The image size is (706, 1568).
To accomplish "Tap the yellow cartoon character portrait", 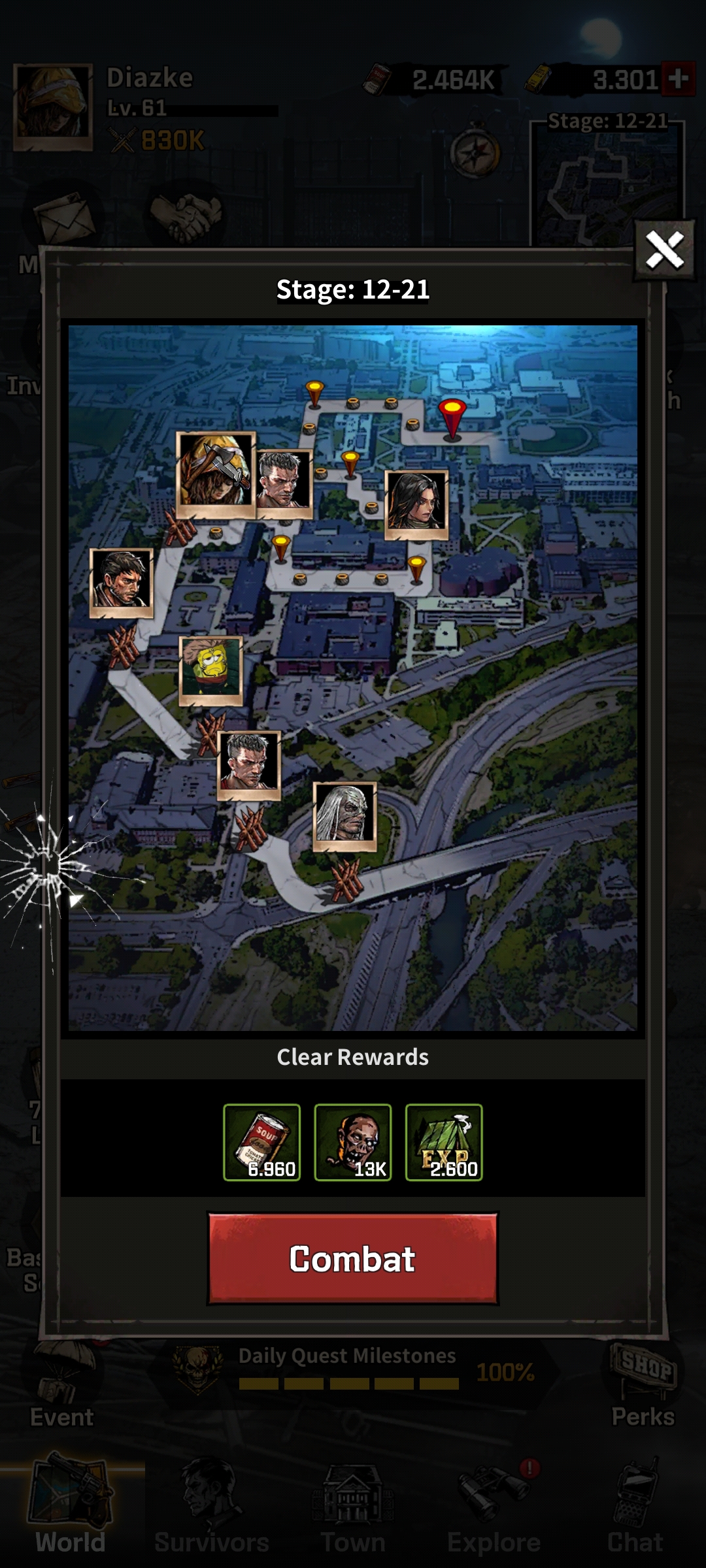I will point(211,670).
